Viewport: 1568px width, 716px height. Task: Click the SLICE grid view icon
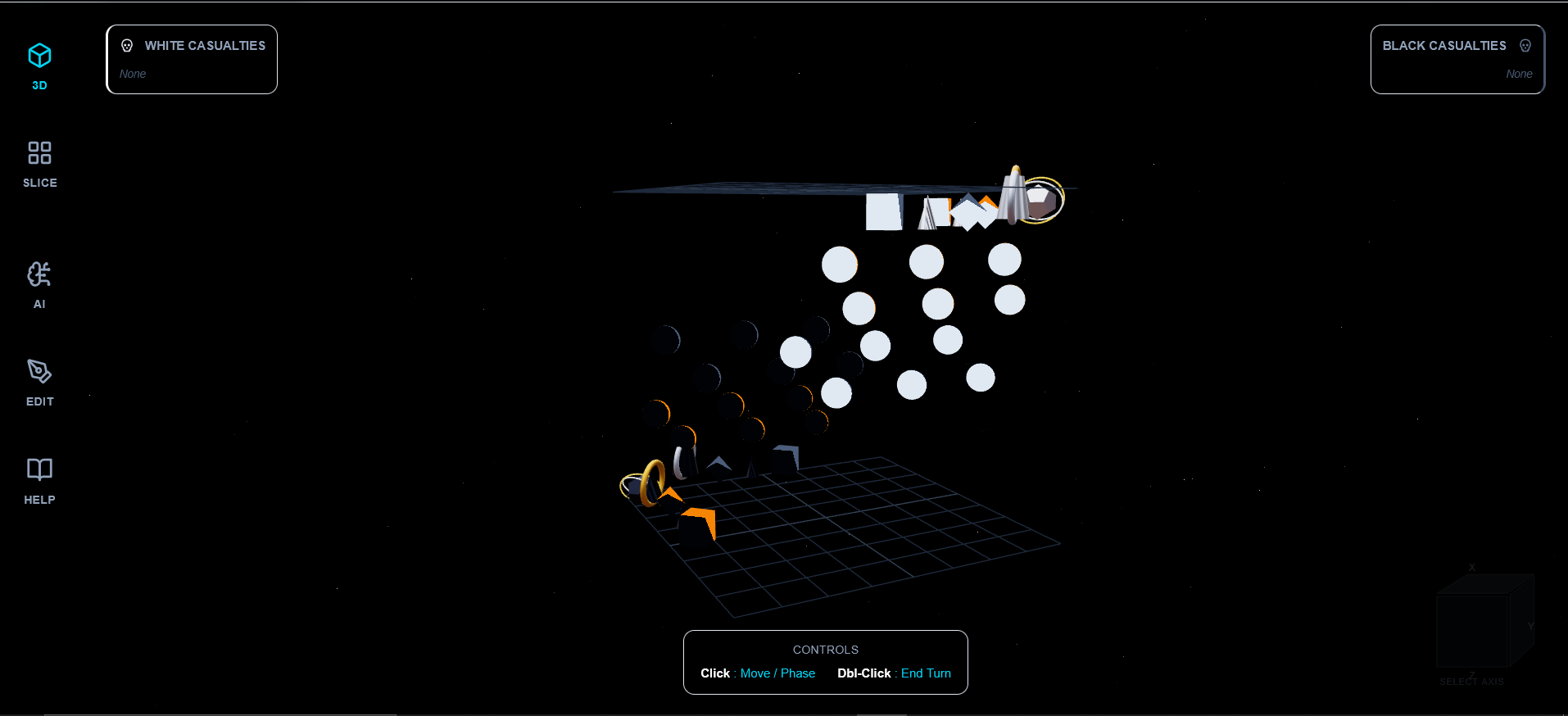pos(39,152)
